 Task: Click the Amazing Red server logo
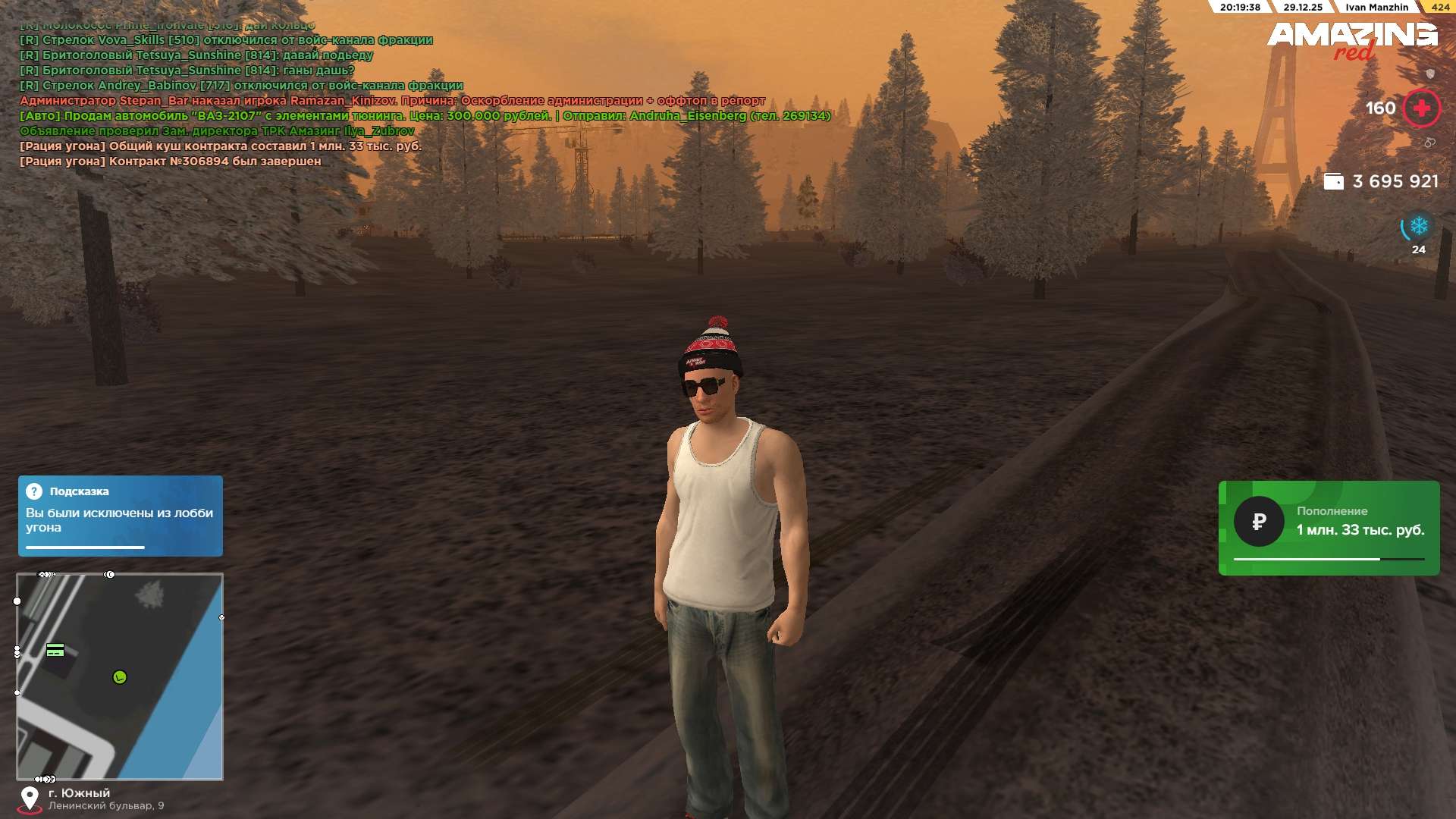[1352, 39]
